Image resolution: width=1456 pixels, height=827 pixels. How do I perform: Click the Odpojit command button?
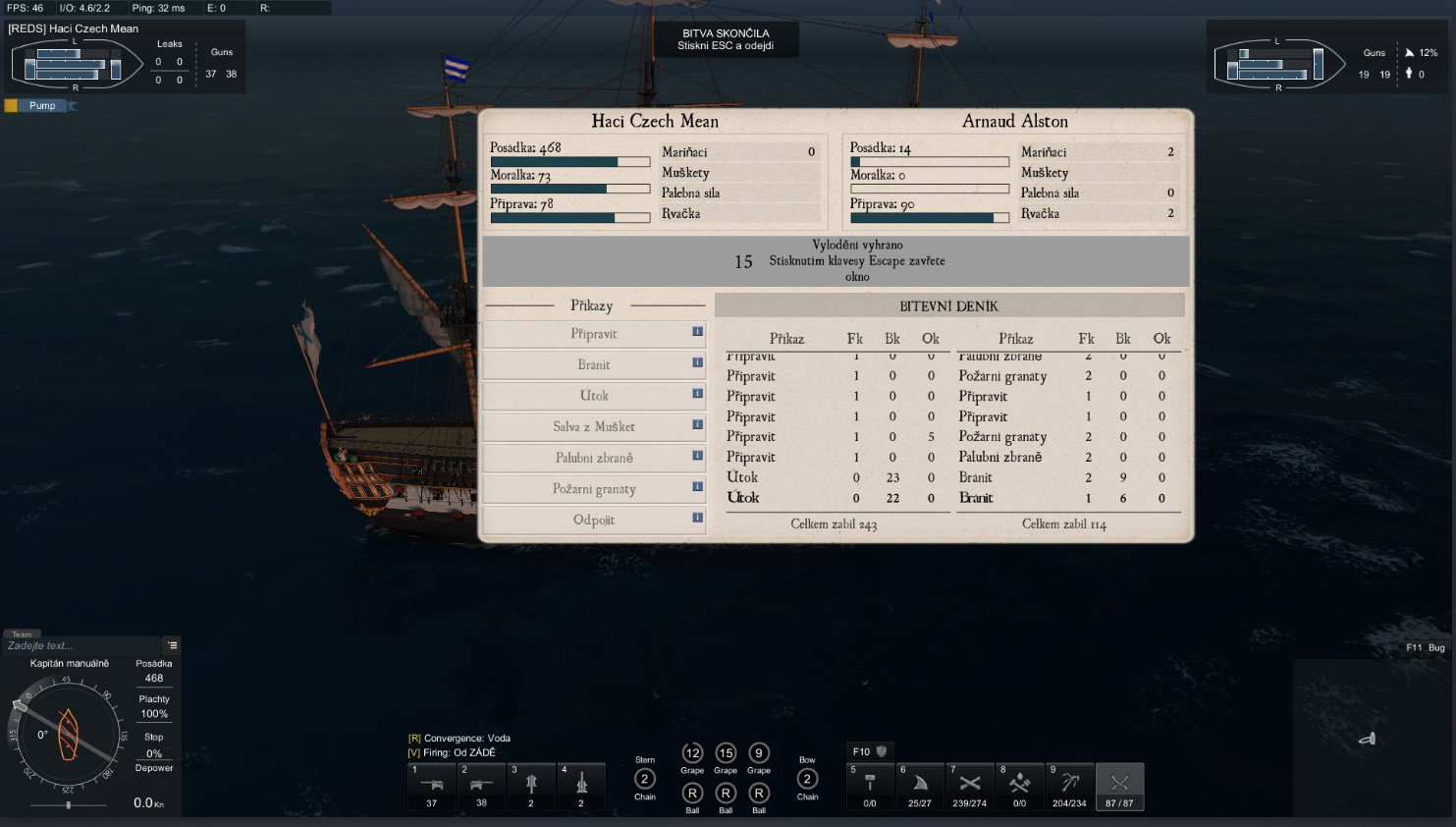click(593, 521)
